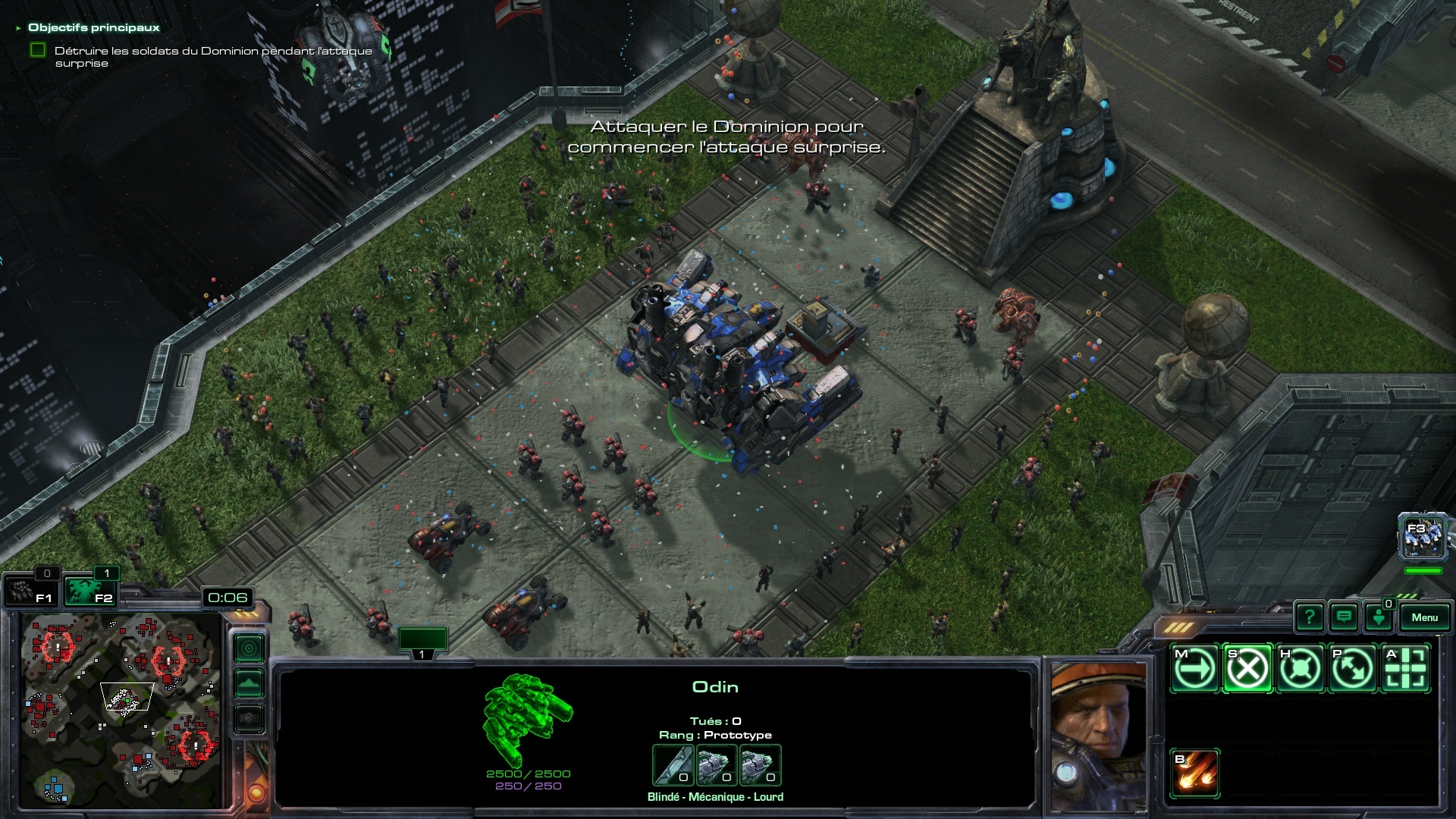
Task: Select the idle workers button
Action: point(29,591)
